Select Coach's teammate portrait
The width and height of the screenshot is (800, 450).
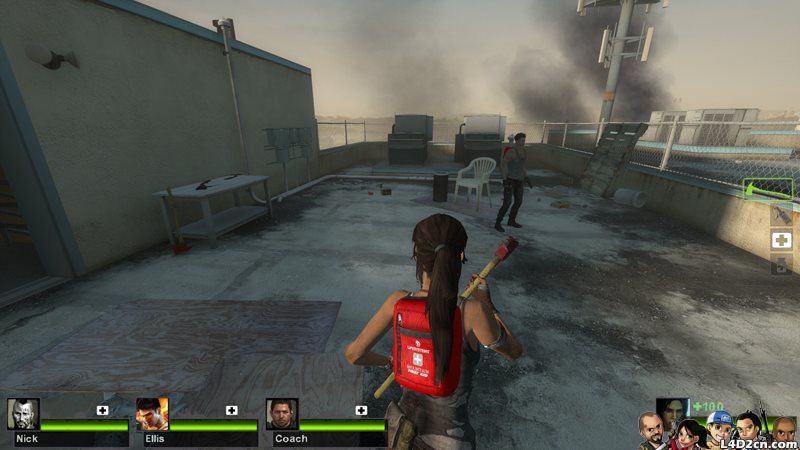tap(282, 414)
